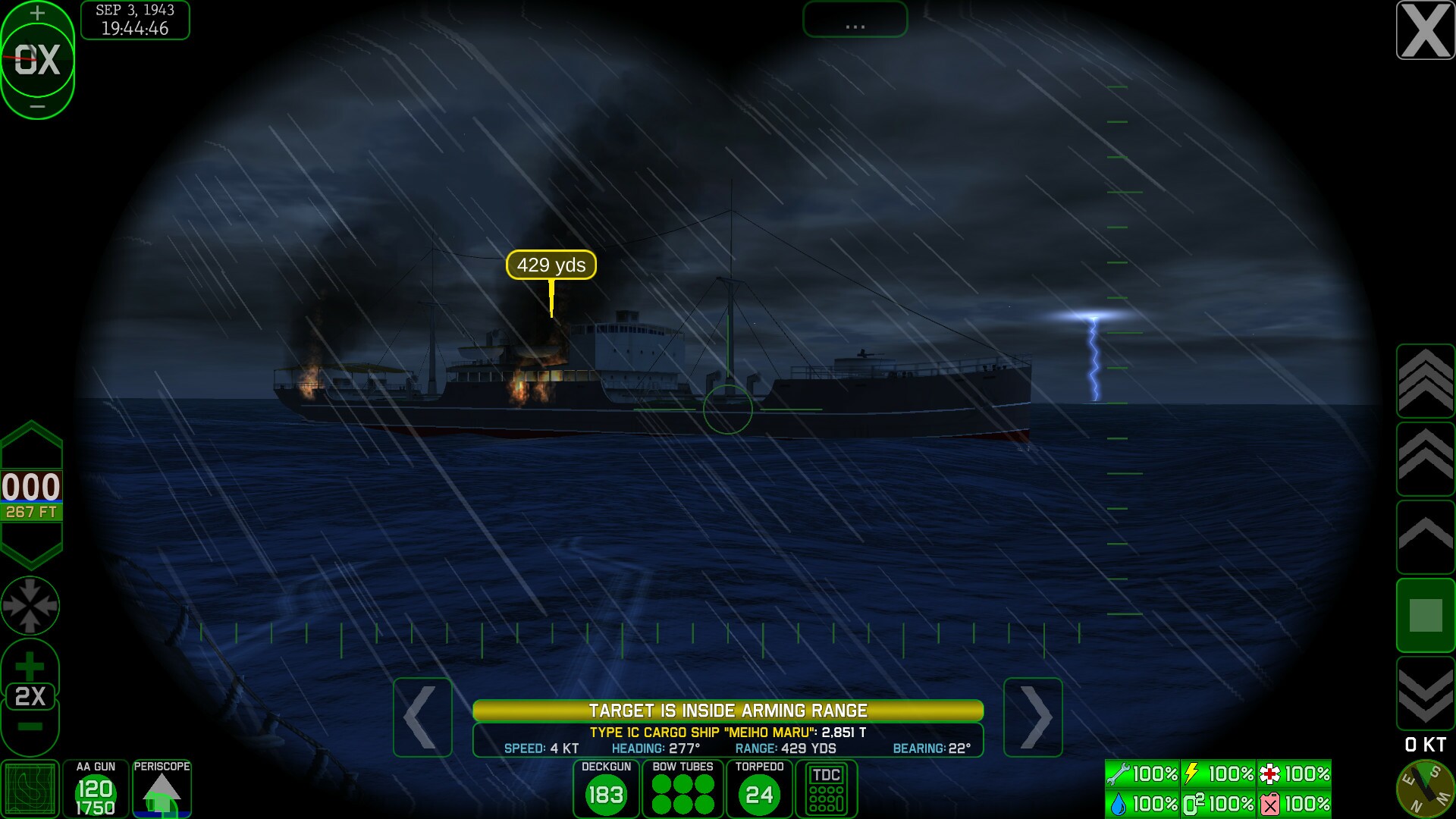1456x819 pixels.
Task: Open the navigation chart icon
Action: 29,789
